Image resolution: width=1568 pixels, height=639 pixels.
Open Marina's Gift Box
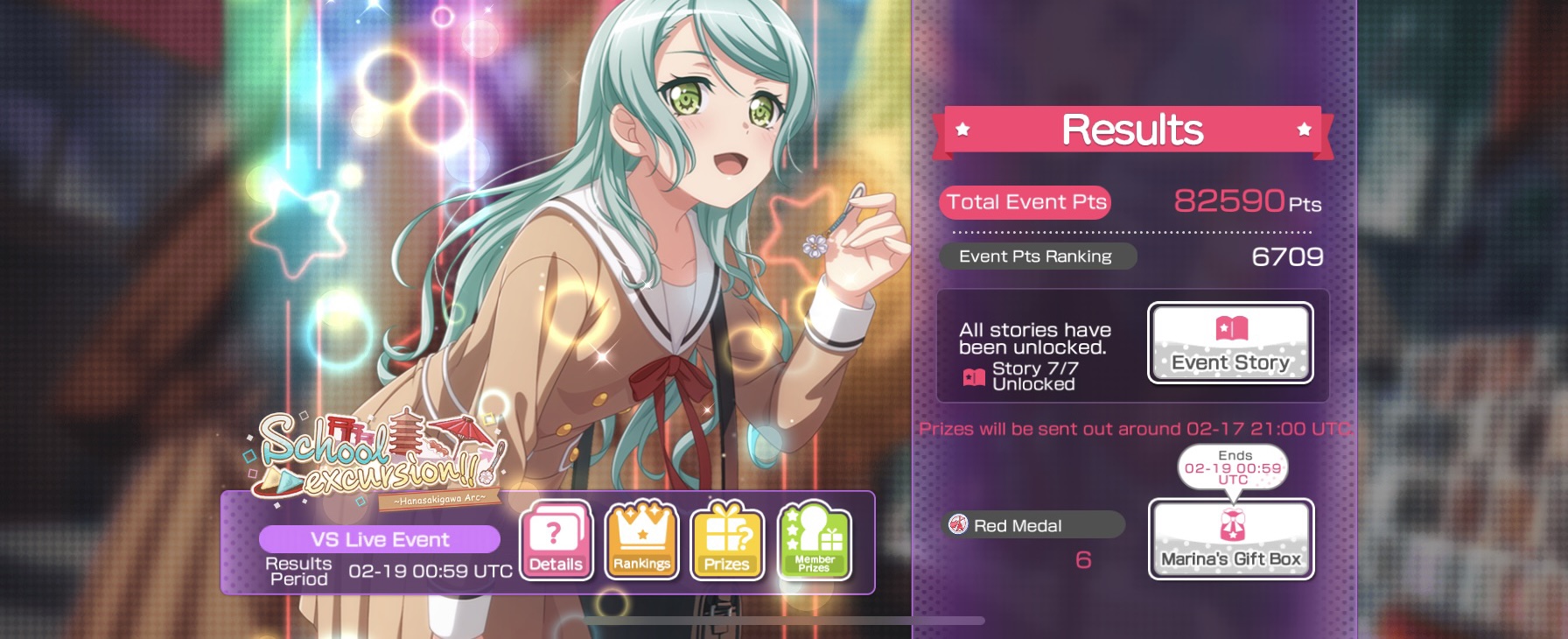tap(1230, 539)
